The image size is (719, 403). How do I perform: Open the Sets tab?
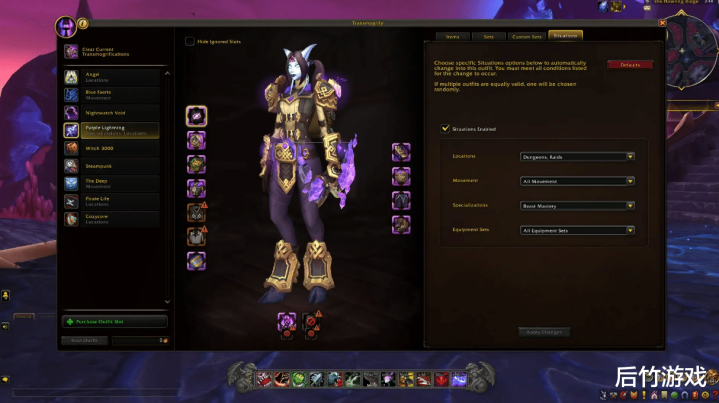coord(488,36)
